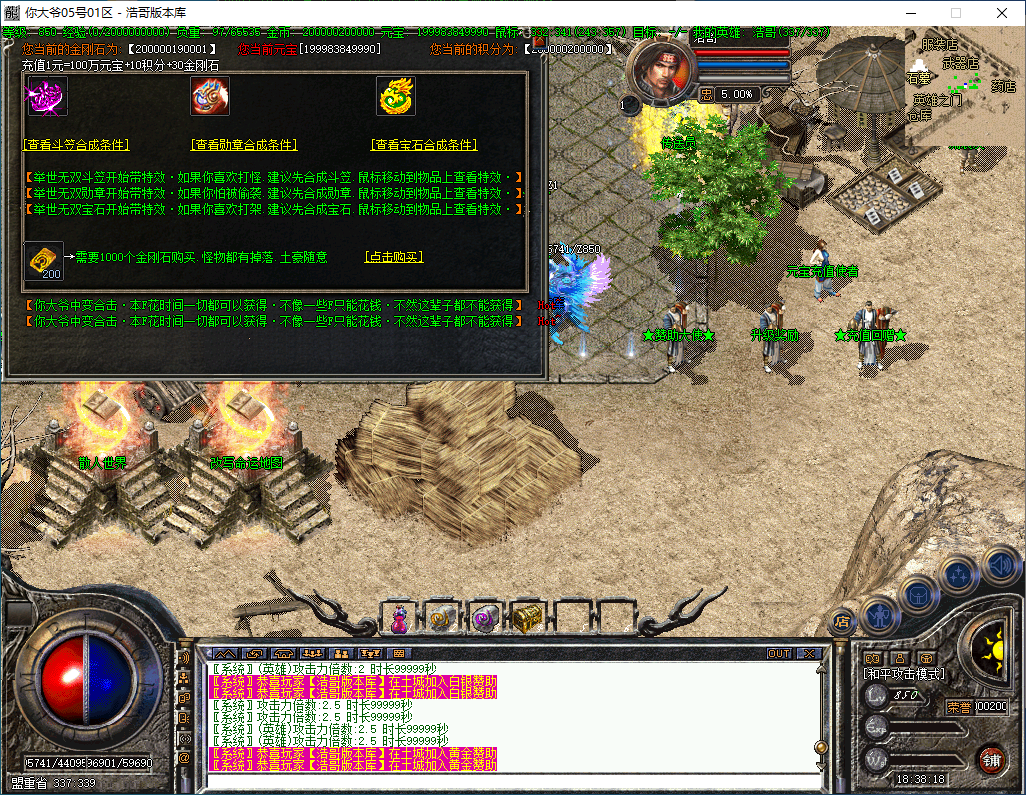This screenshot has height=795, width=1026.
Task: Open the 查看宝石合成条件 link
Action: (x=424, y=145)
